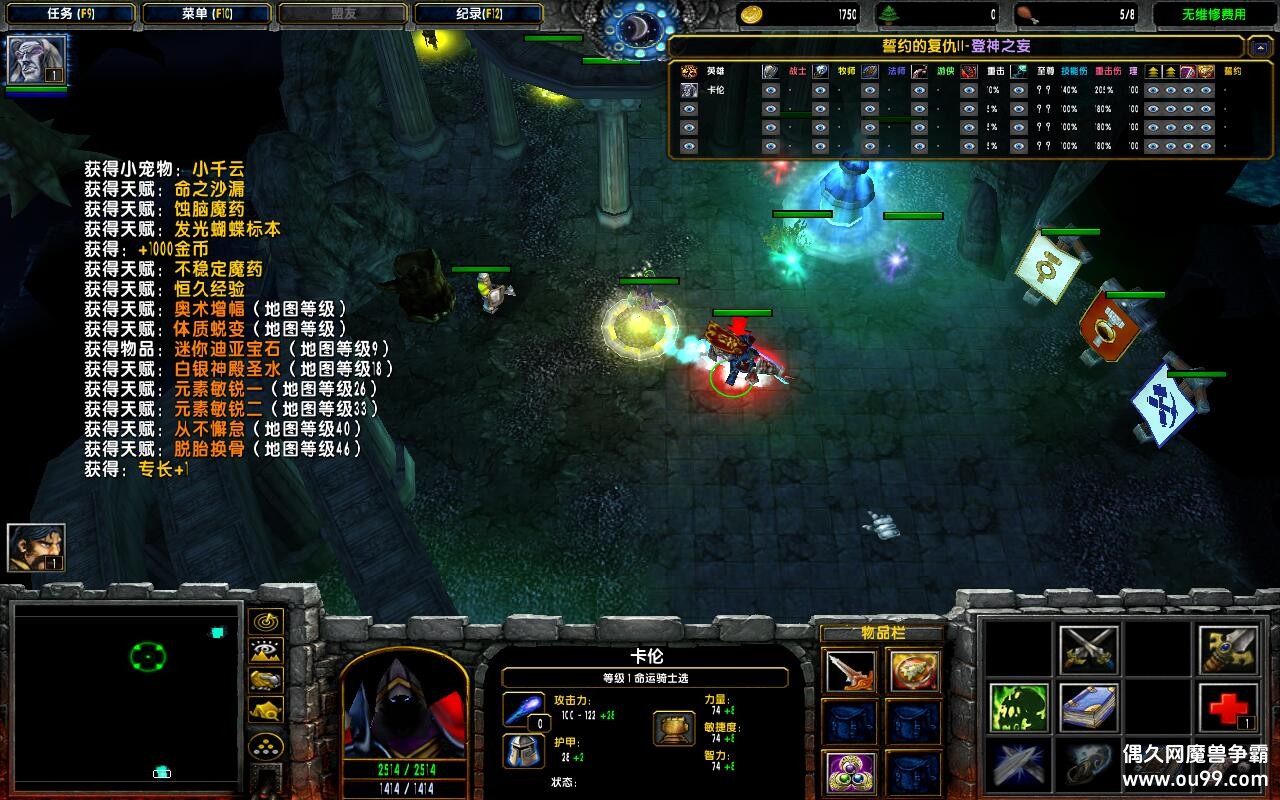
Task: Click the red cross skill icon
Action: (1228, 707)
